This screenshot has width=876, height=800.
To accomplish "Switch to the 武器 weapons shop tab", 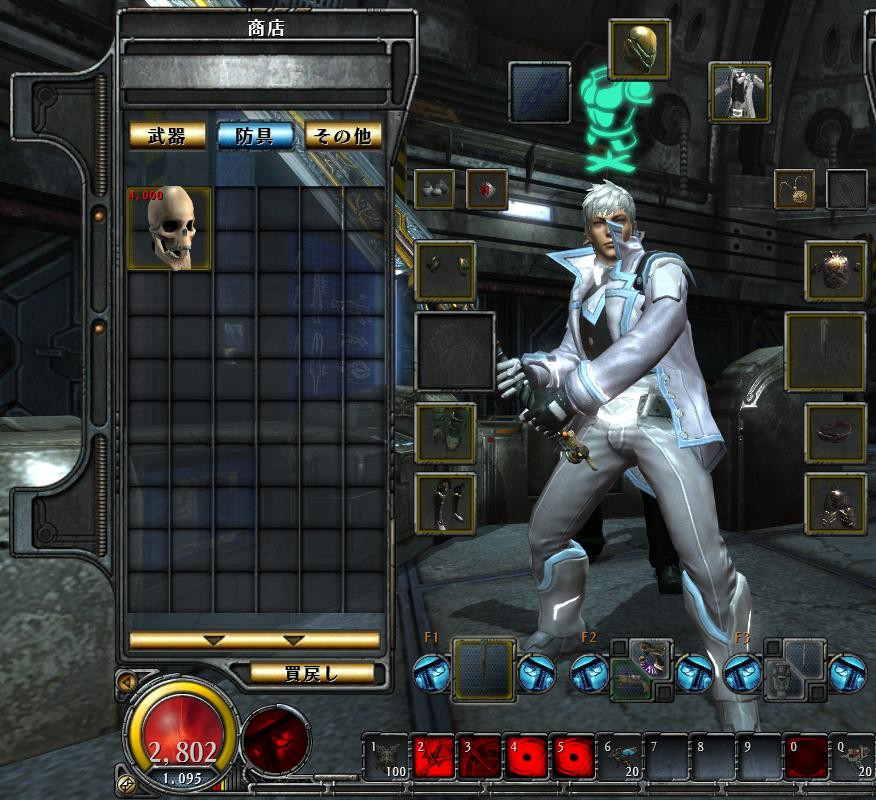I will [168, 136].
